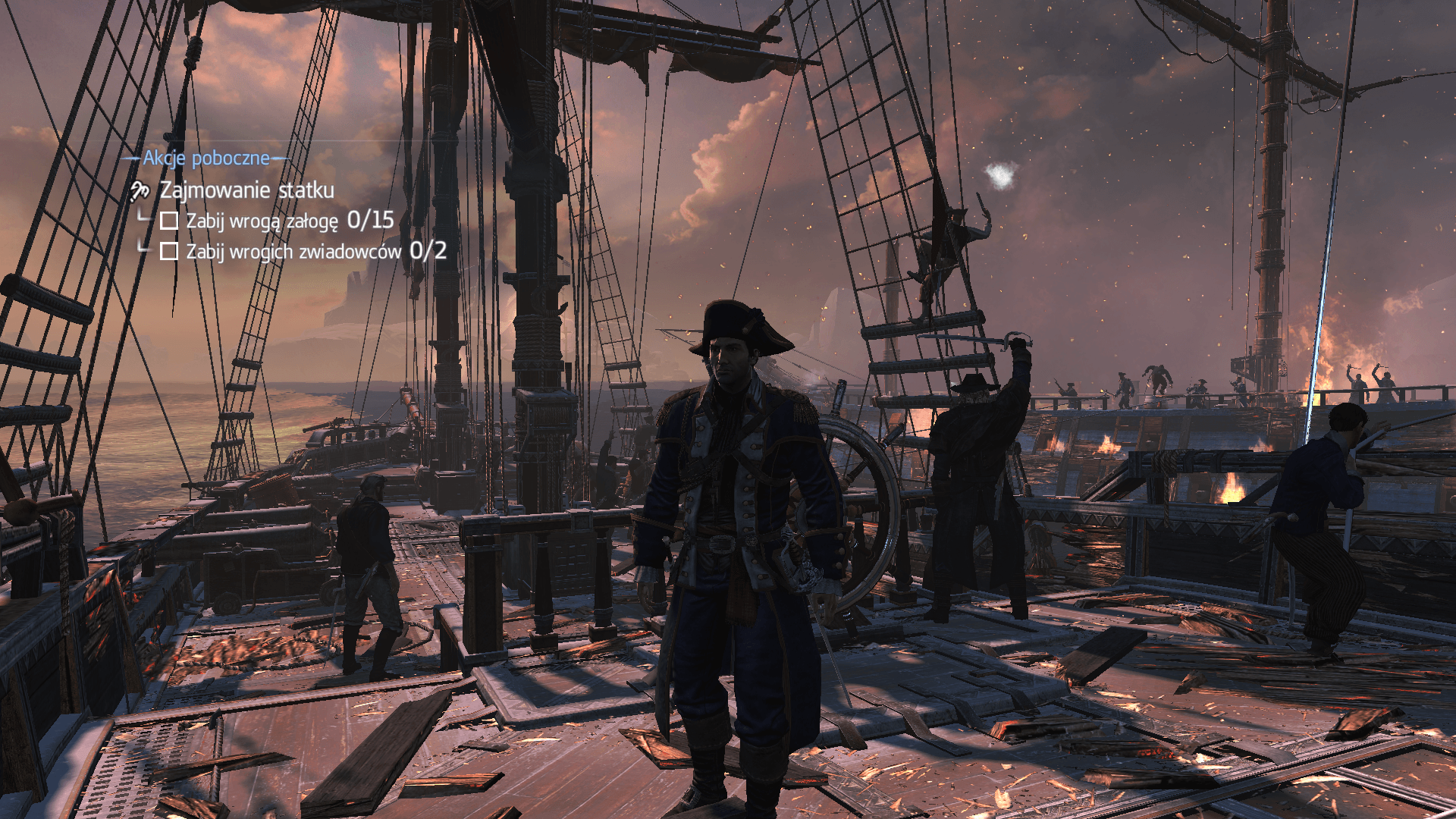Click the Zabij wrogą załogę objective checkbox

click(169, 221)
